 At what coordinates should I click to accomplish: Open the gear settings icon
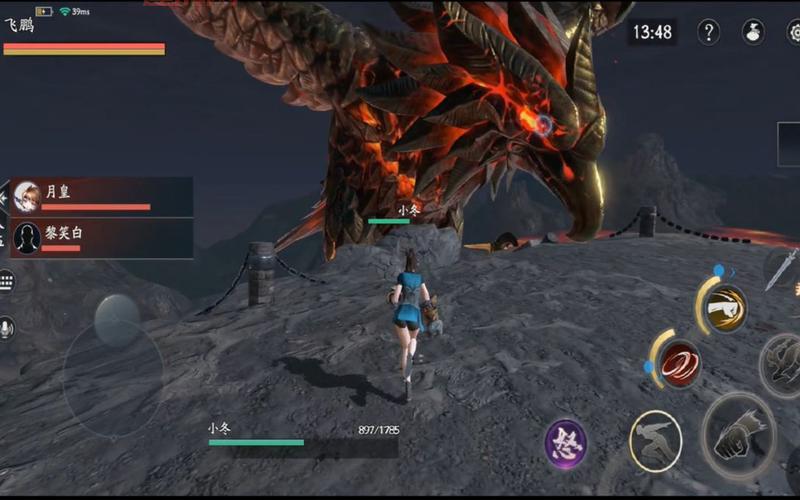click(794, 32)
